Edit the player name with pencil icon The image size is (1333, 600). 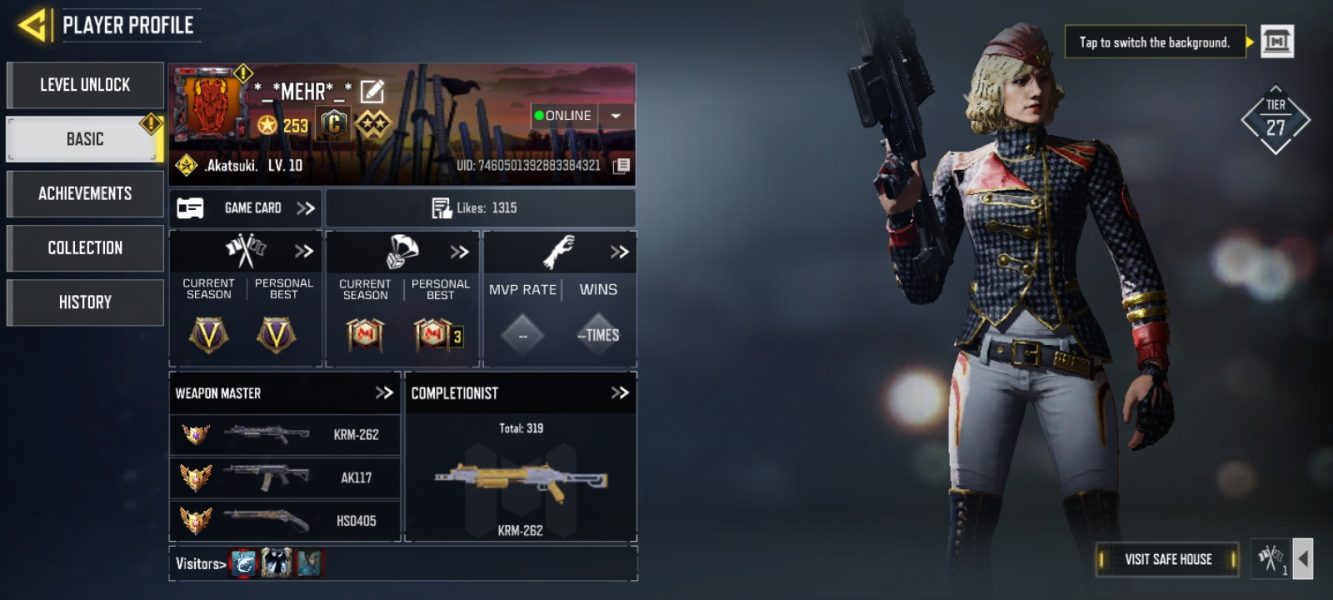372,91
